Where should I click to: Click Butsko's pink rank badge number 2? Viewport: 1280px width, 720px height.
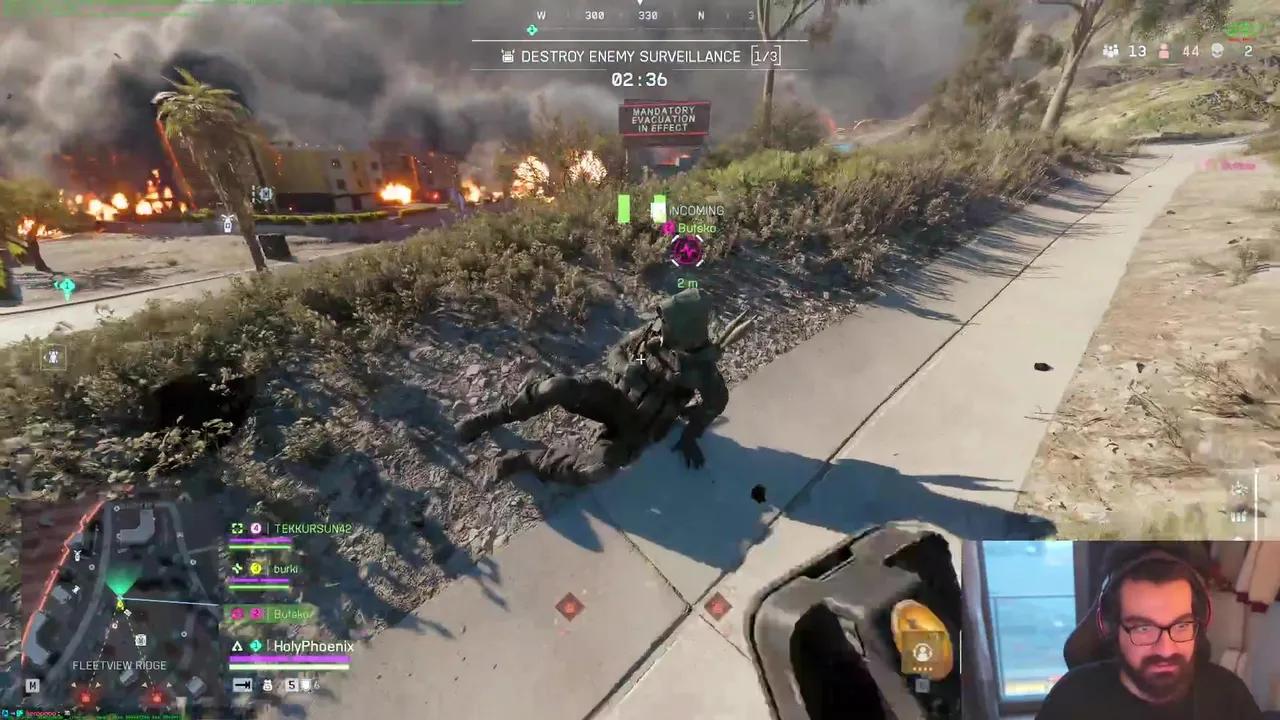[x=256, y=613]
